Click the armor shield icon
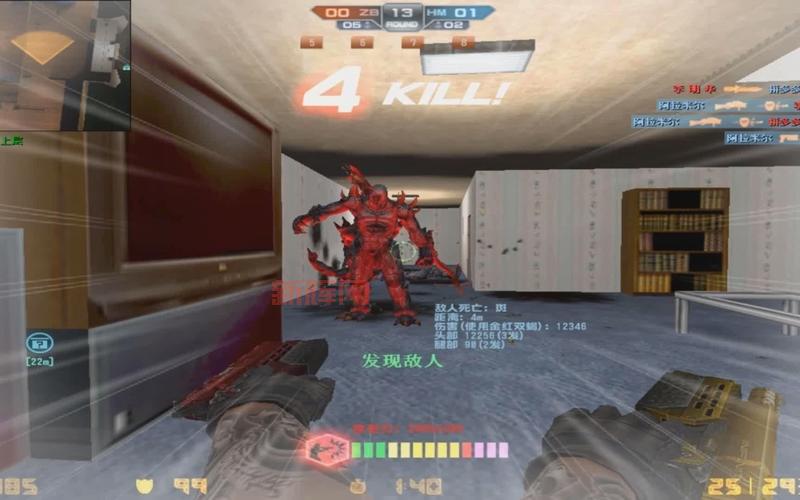The width and height of the screenshot is (800, 500). click(x=143, y=487)
